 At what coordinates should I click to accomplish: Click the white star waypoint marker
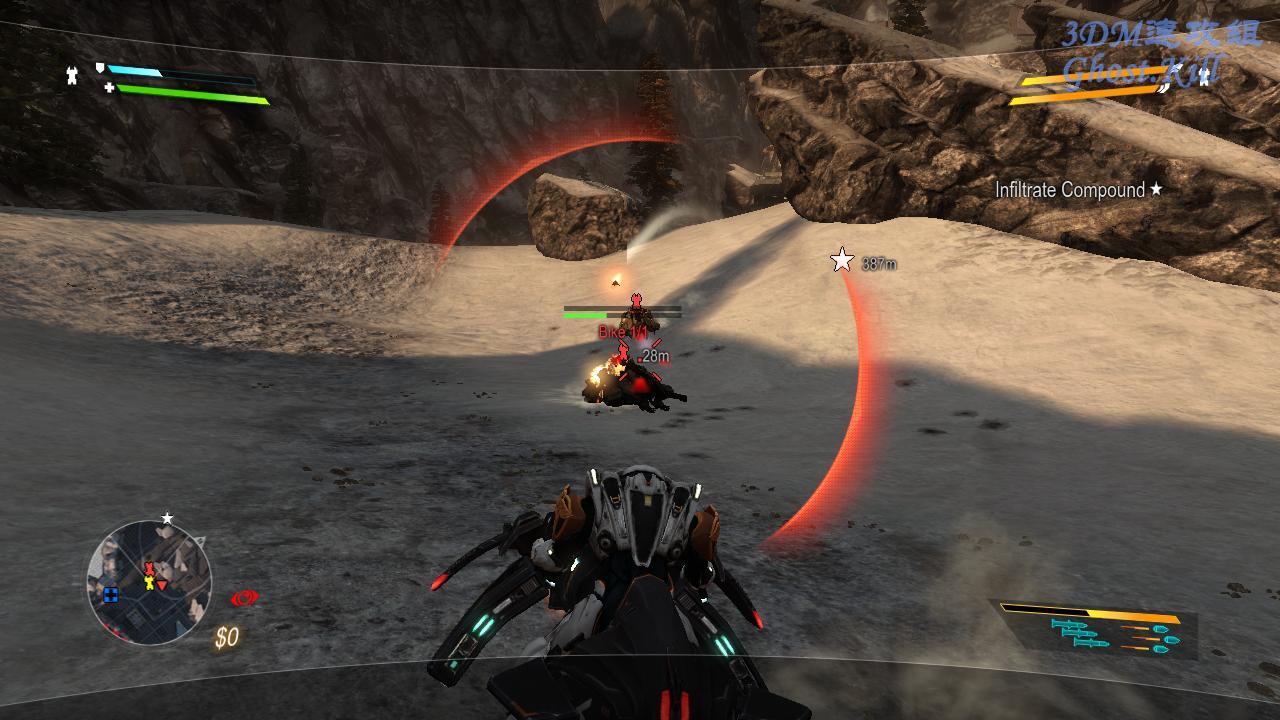point(842,261)
